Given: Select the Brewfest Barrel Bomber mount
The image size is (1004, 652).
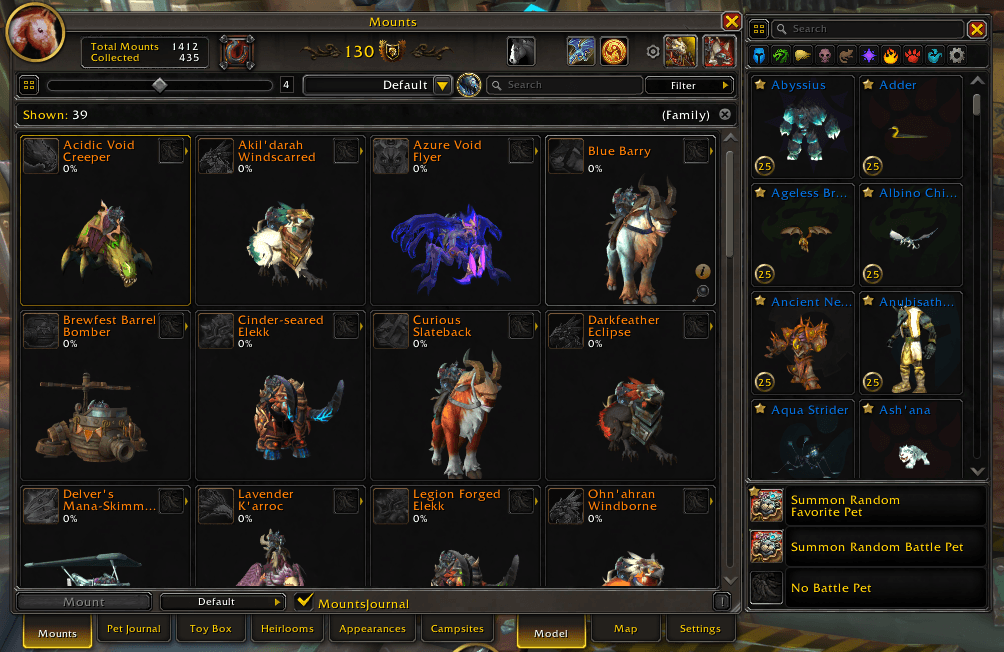Looking at the screenshot, I should (x=105, y=395).
